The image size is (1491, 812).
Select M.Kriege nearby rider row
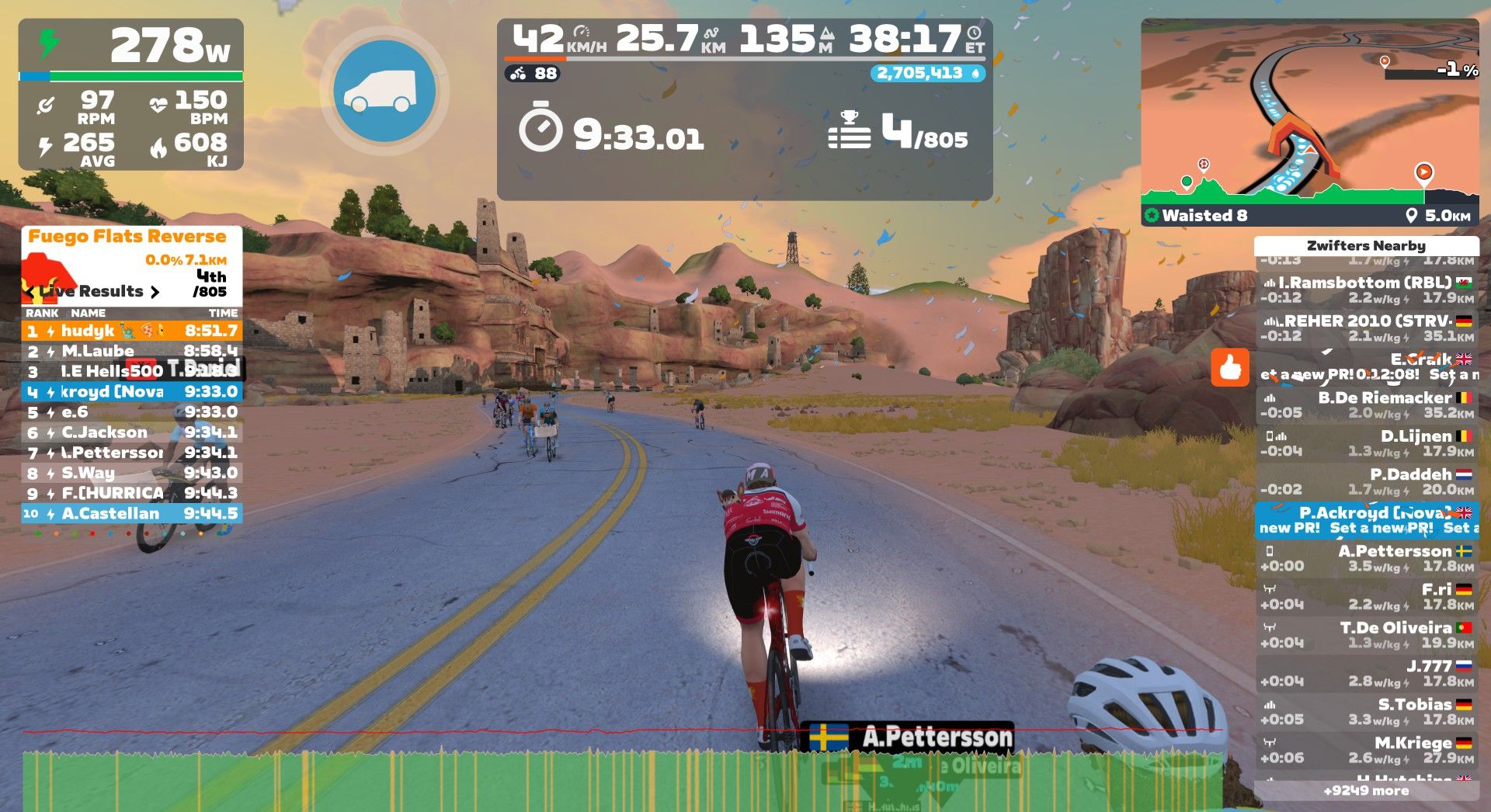coord(1366,750)
